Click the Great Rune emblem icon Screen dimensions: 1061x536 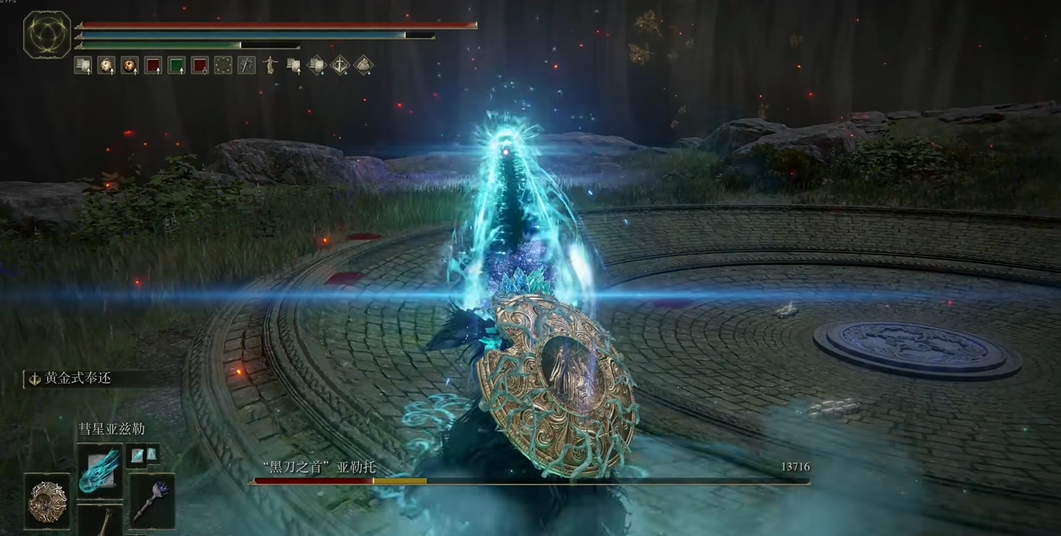(47, 35)
